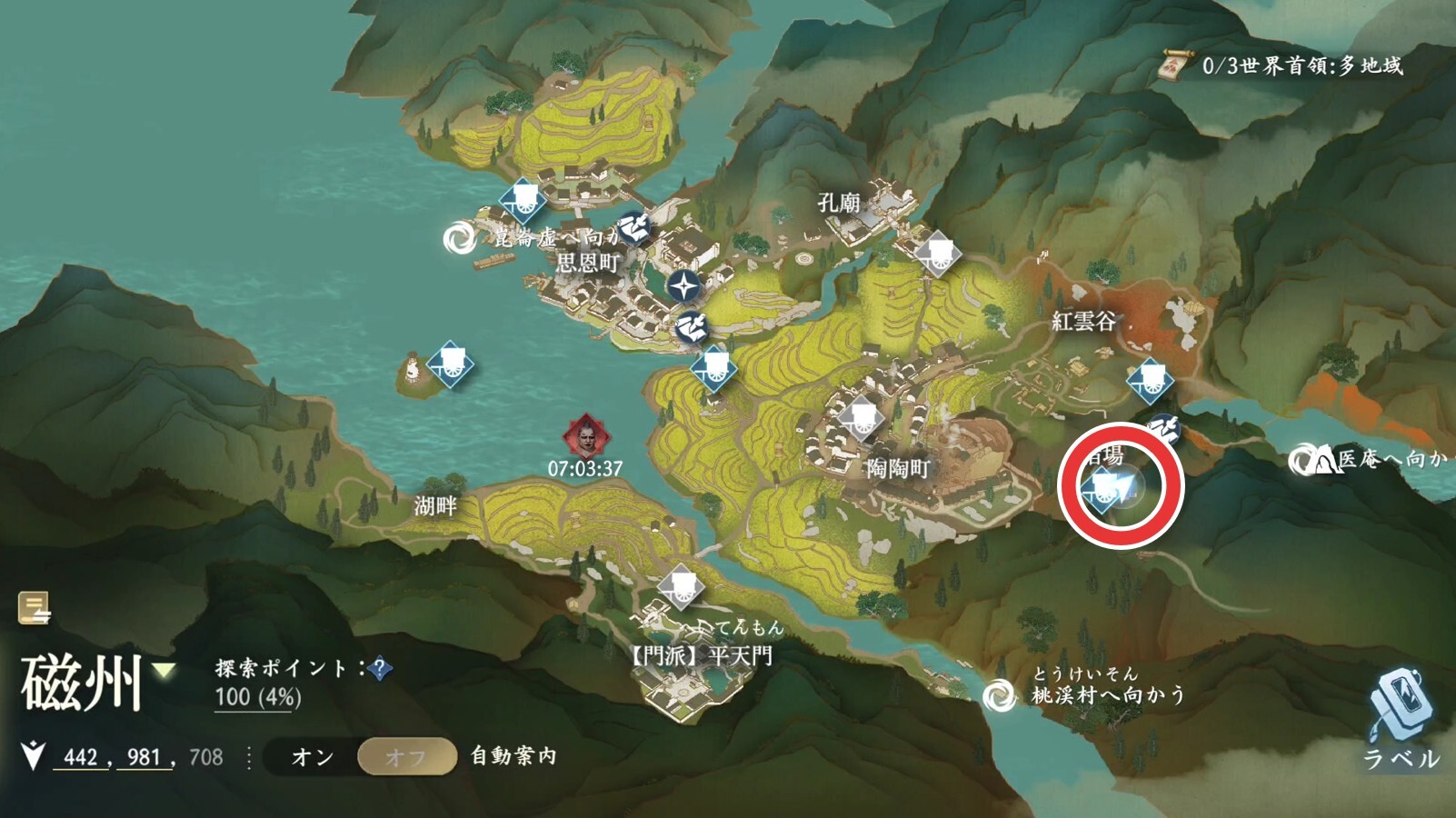Image resolution: width=1456 pixels, height=818 pixels.
Task: Select the waypoint near 孔廟
Action: (x=937, y=254)
